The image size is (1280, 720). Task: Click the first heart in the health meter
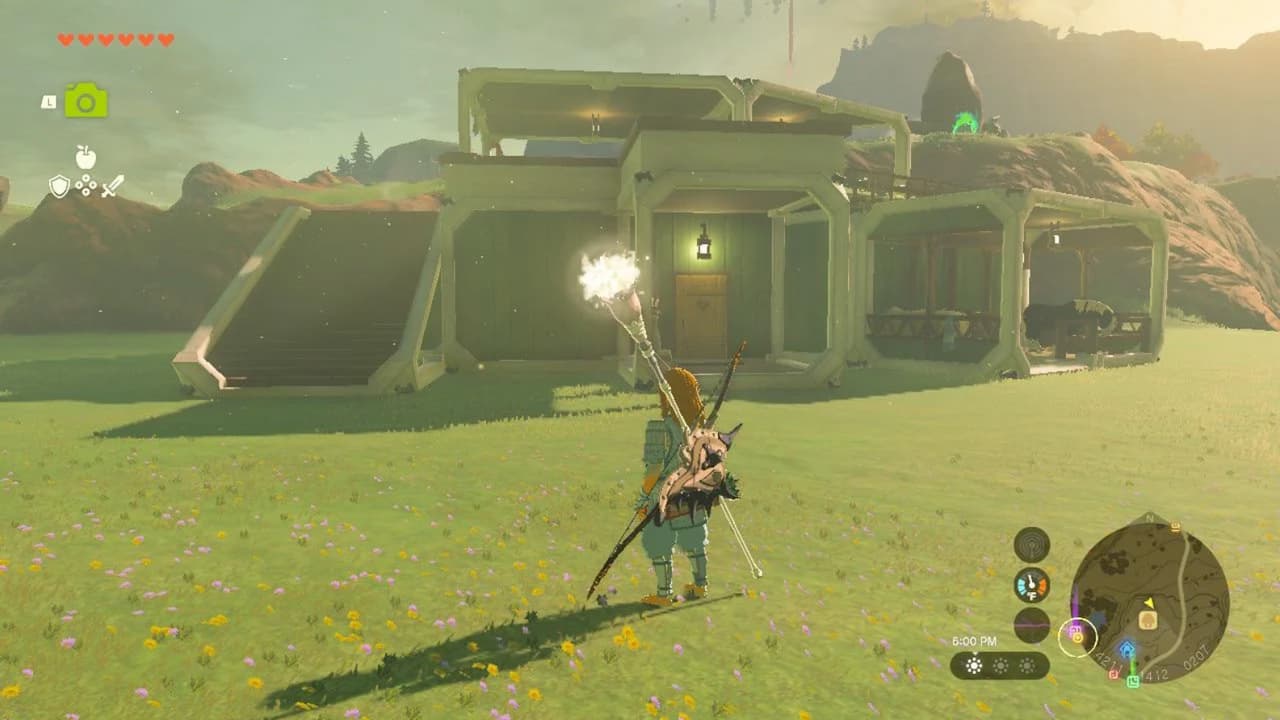coord(65,40)
